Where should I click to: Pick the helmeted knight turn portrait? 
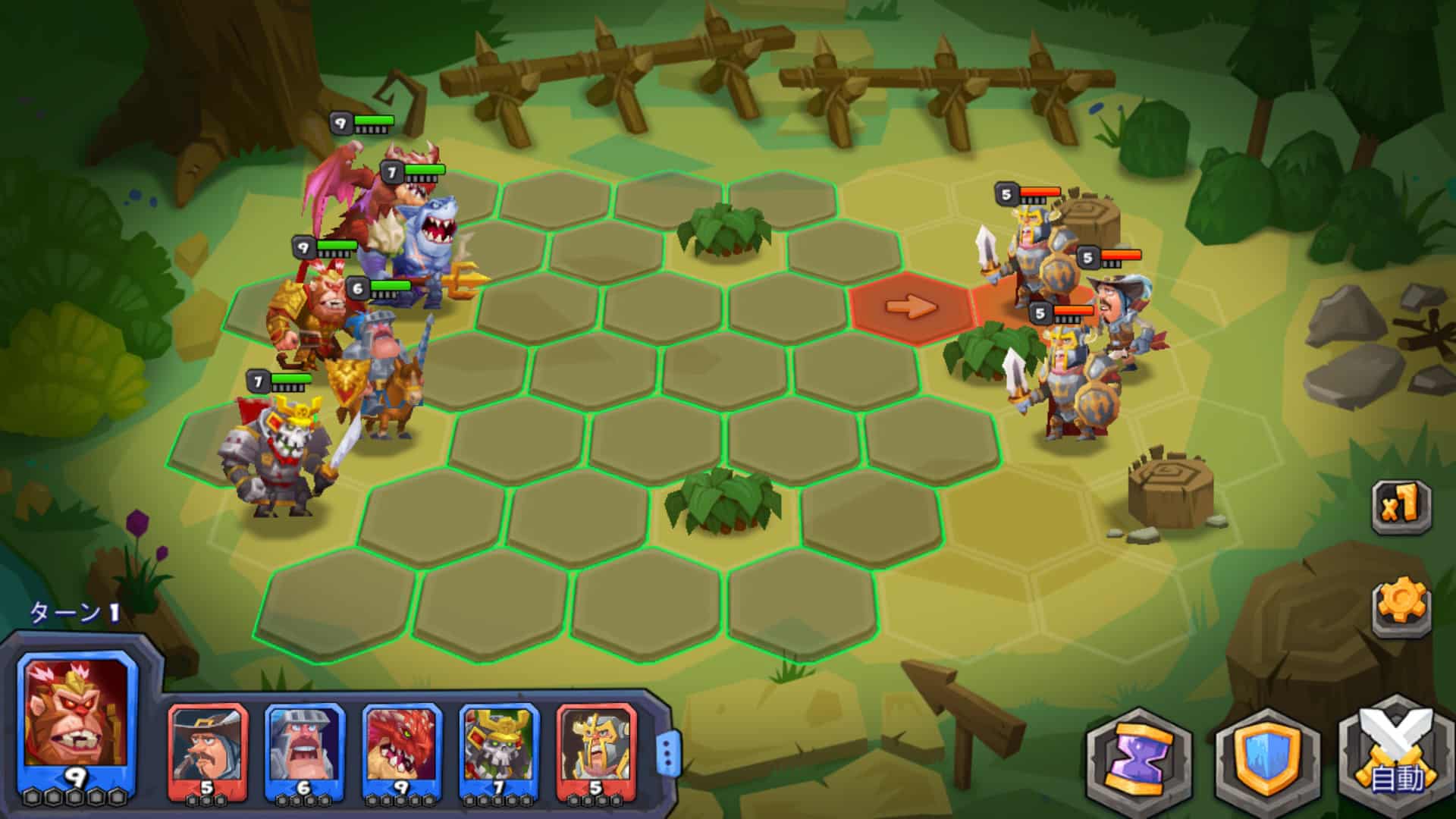304,747
